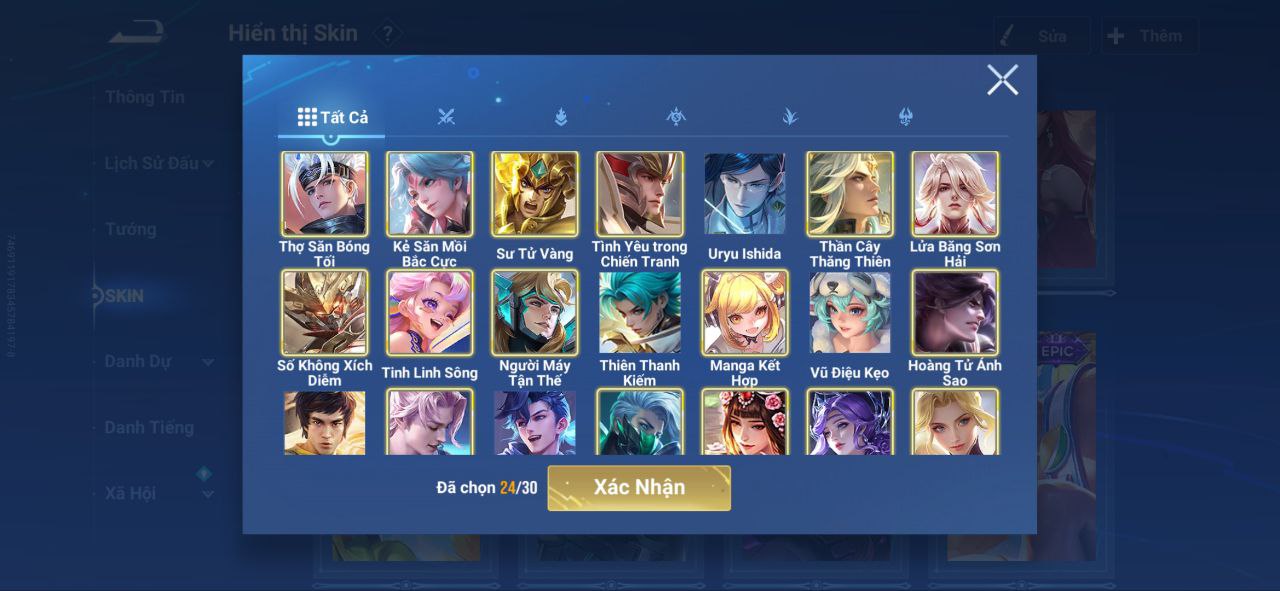This screenshot has height=591, width=1280.
Task: Choose the Kẻ Săn Mồi Bắc Cực skin
Action: click(430, 194)
